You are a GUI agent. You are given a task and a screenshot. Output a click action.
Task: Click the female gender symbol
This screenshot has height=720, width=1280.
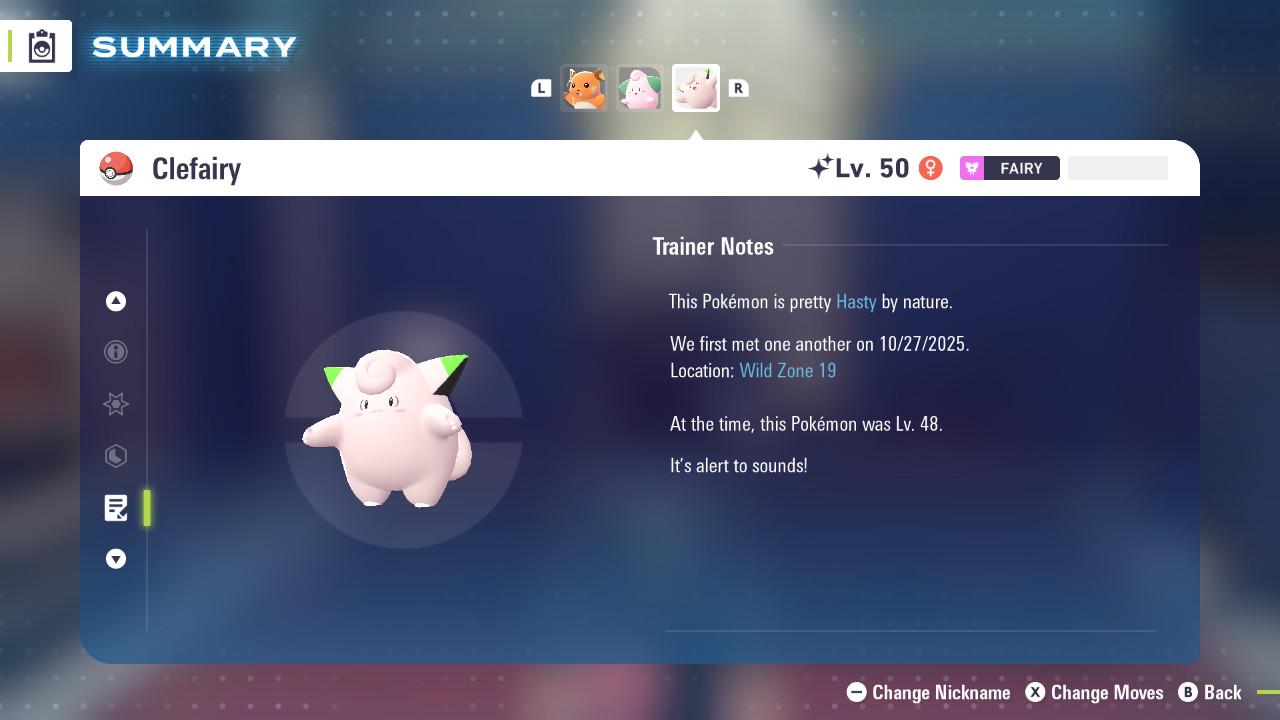click(x=930, y=168)
